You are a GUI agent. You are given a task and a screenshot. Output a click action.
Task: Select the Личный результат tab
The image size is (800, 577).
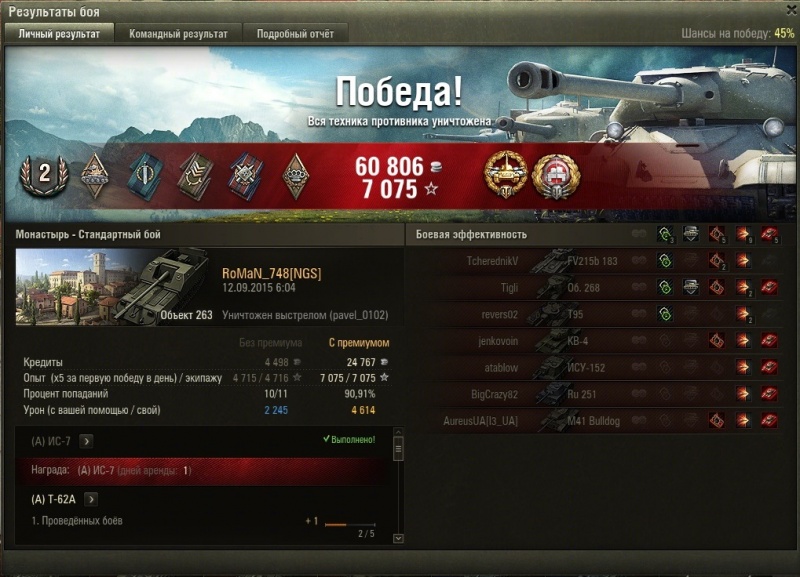pos(59,34)
